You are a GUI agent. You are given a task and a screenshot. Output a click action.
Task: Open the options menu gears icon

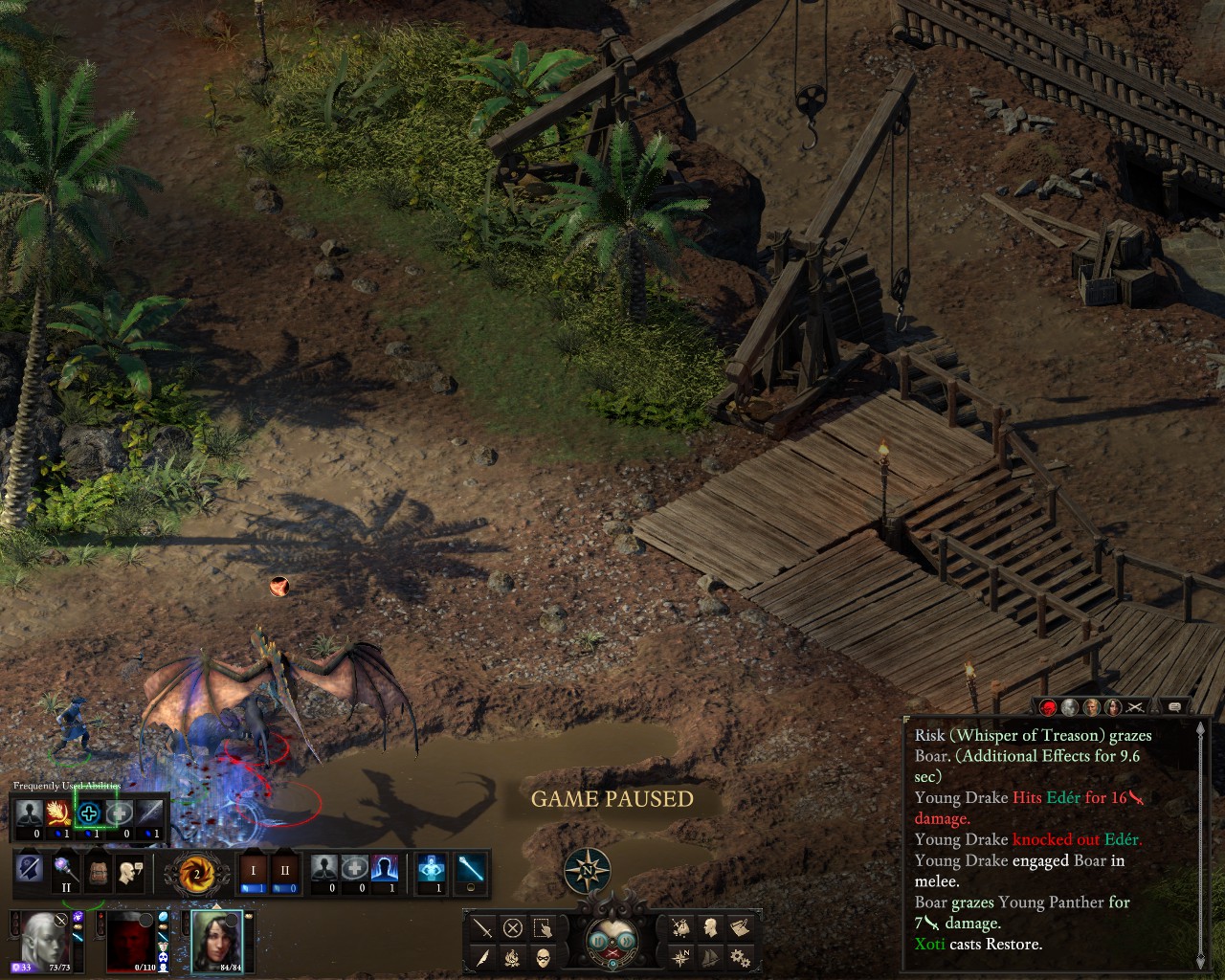point(739,957)
